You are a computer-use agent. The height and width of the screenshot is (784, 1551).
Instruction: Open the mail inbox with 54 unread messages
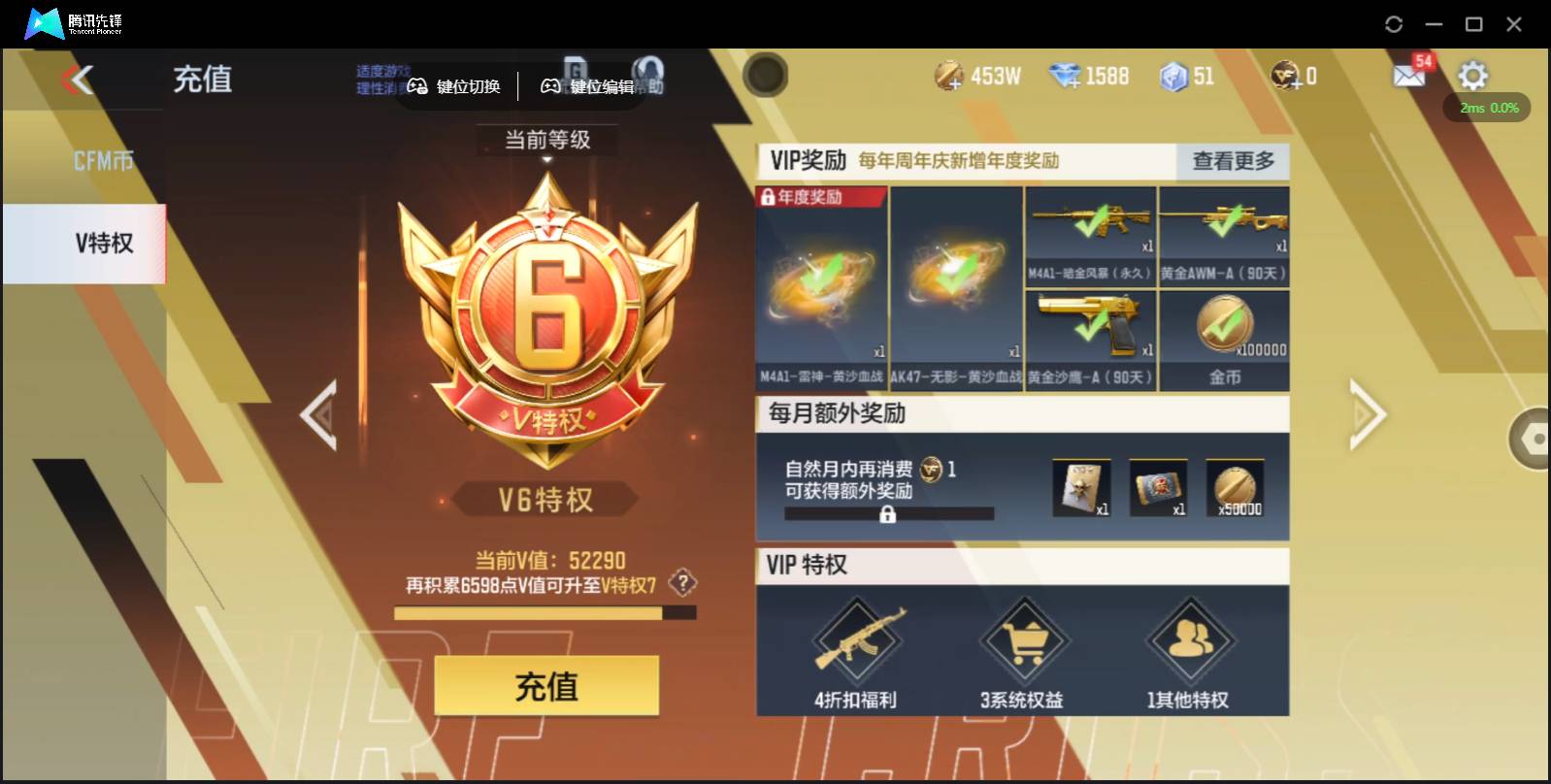coord(1409,75)
